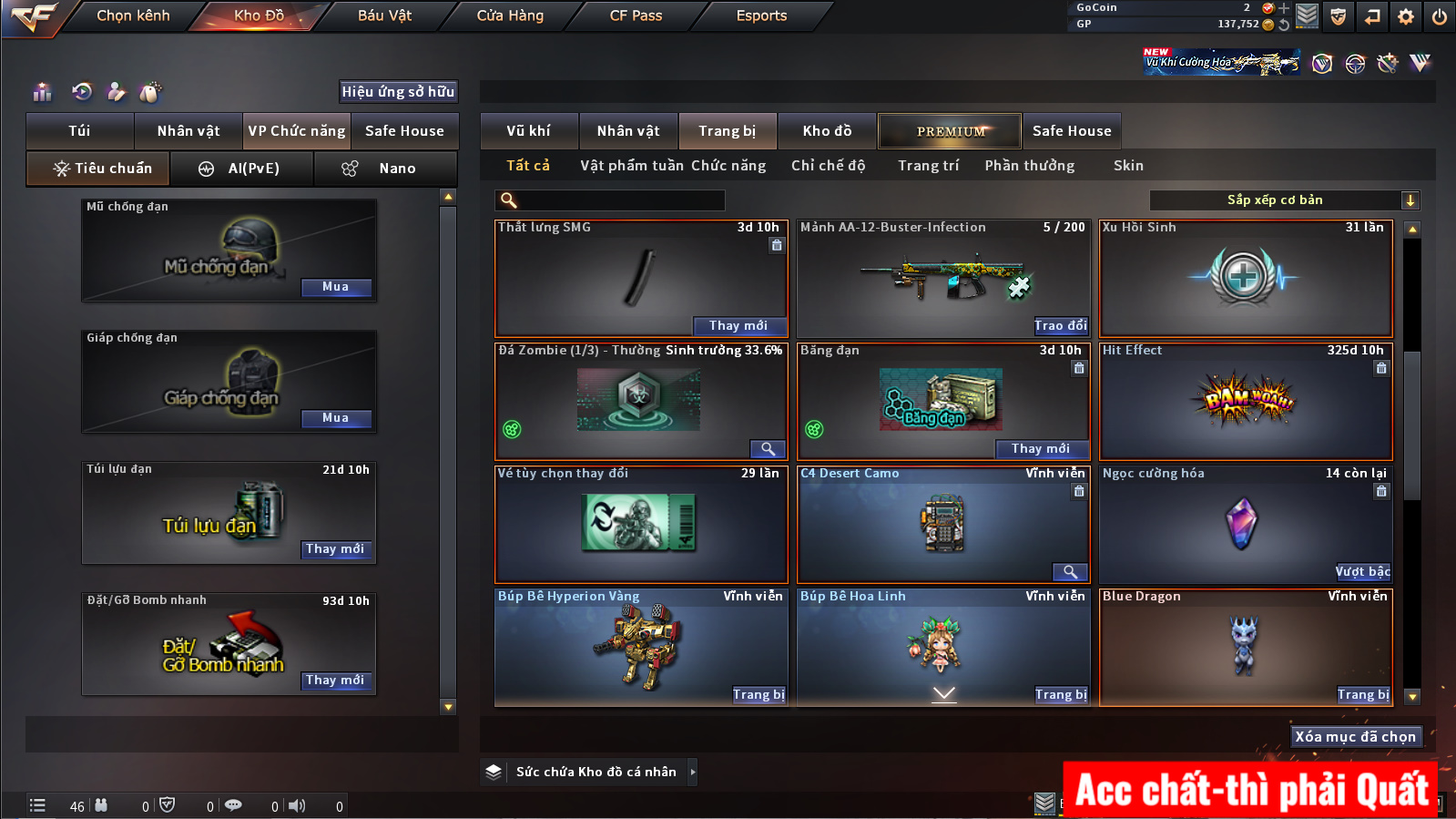The width and height of the screenshot is (1456, 819).
Task: Open the PREMIUM tab
Action: pos(950,131)
